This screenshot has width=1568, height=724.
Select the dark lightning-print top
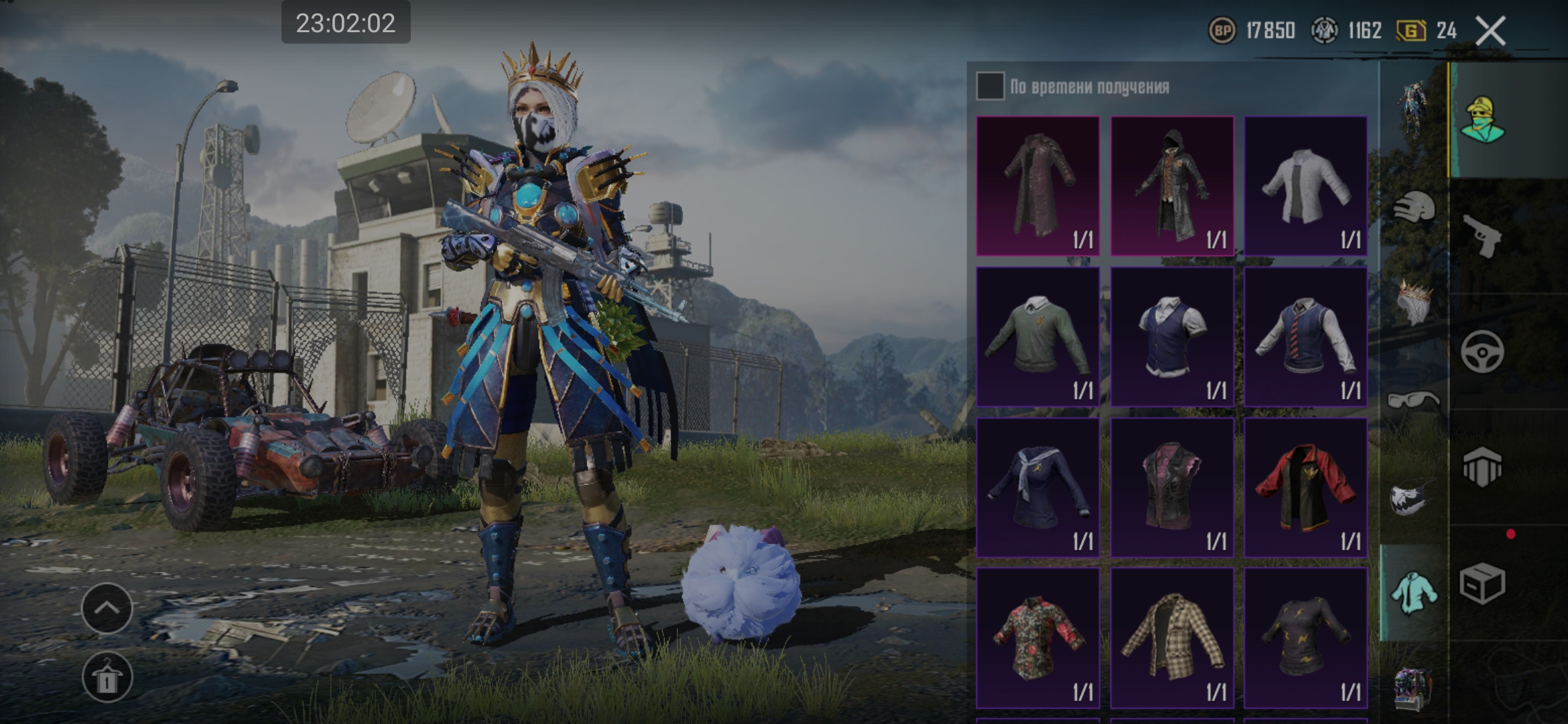point(1305,638)
